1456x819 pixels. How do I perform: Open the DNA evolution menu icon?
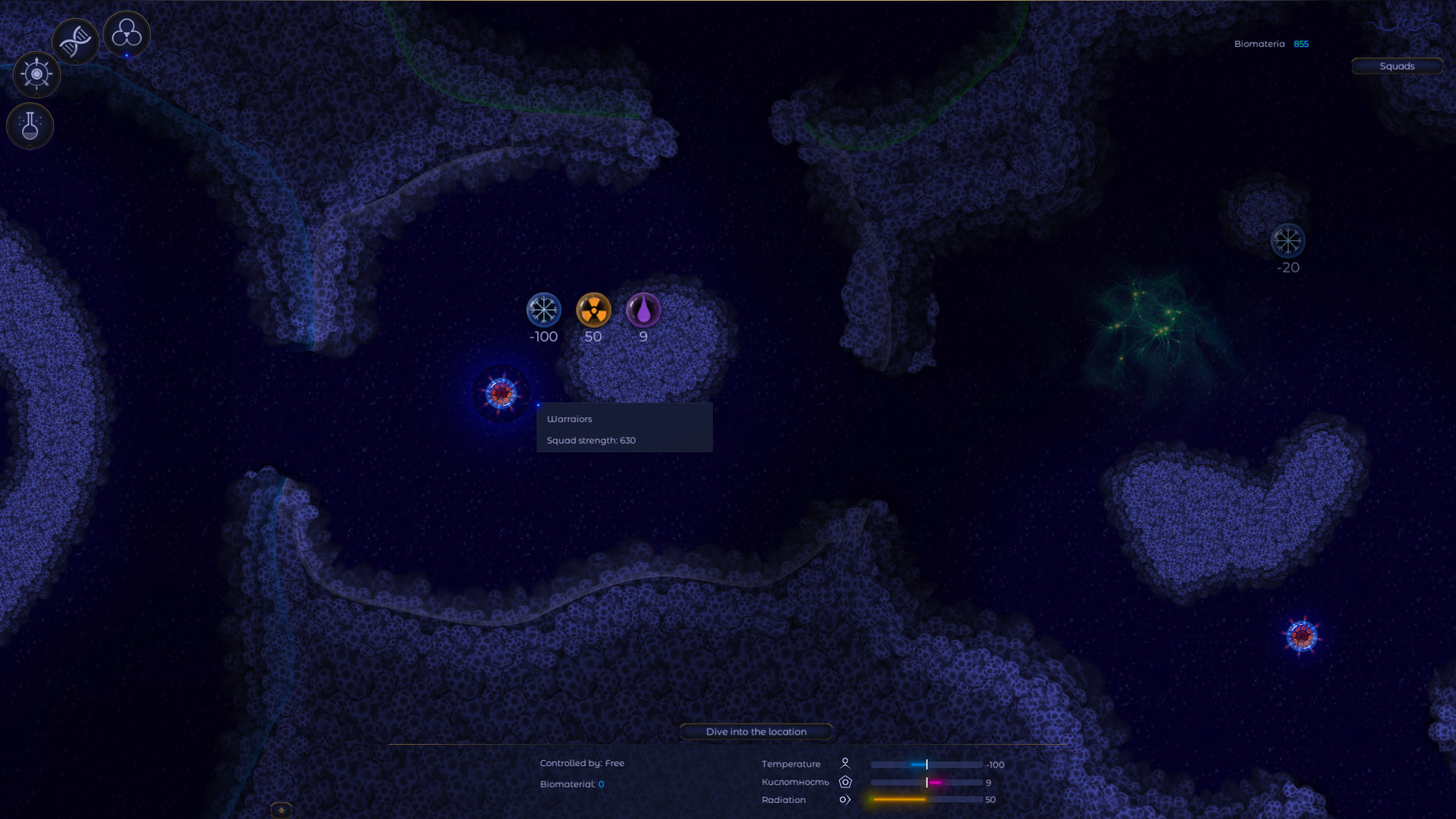coord(74,39)
